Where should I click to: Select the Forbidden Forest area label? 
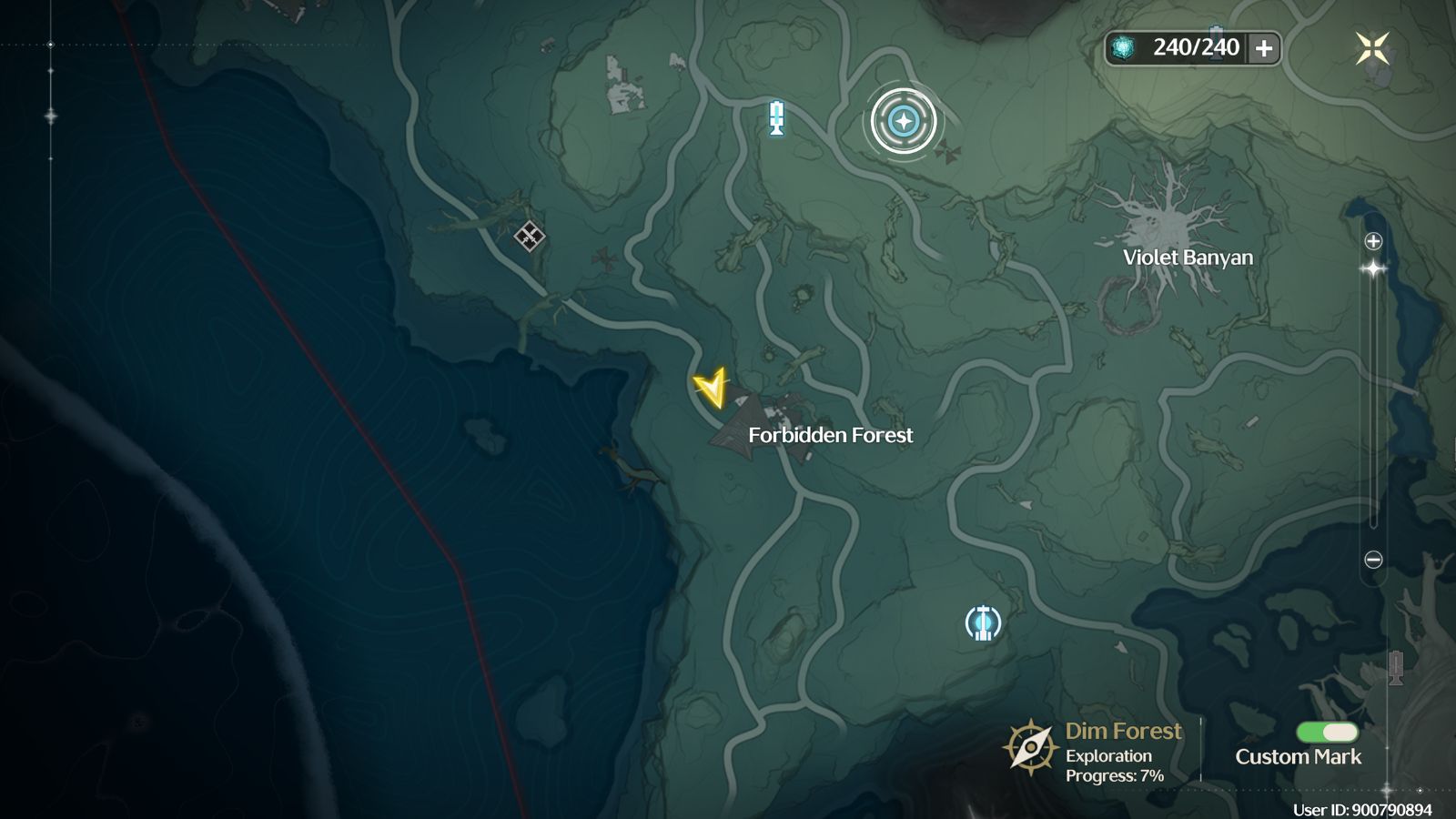pos(831,435)
